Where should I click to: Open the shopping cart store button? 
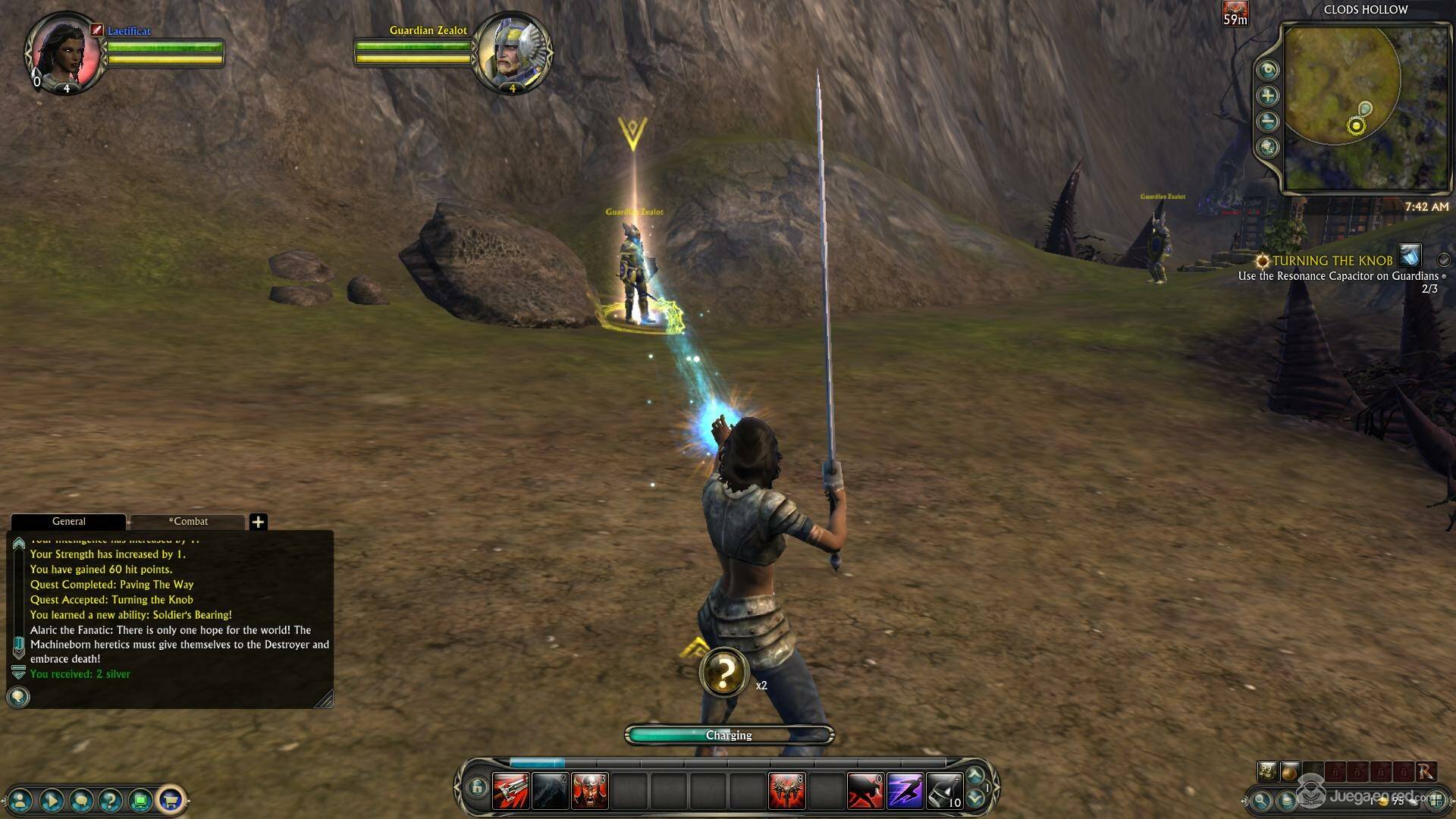click(x=171, y=799)
